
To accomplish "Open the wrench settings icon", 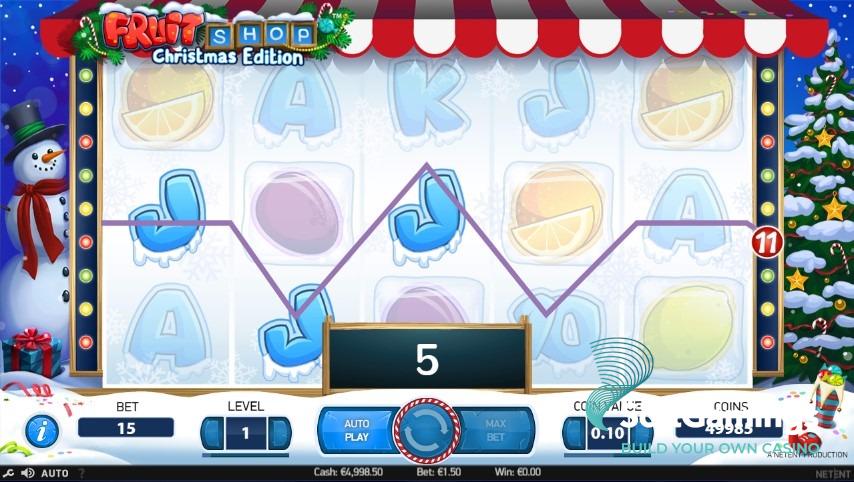I will coord(9,473).
